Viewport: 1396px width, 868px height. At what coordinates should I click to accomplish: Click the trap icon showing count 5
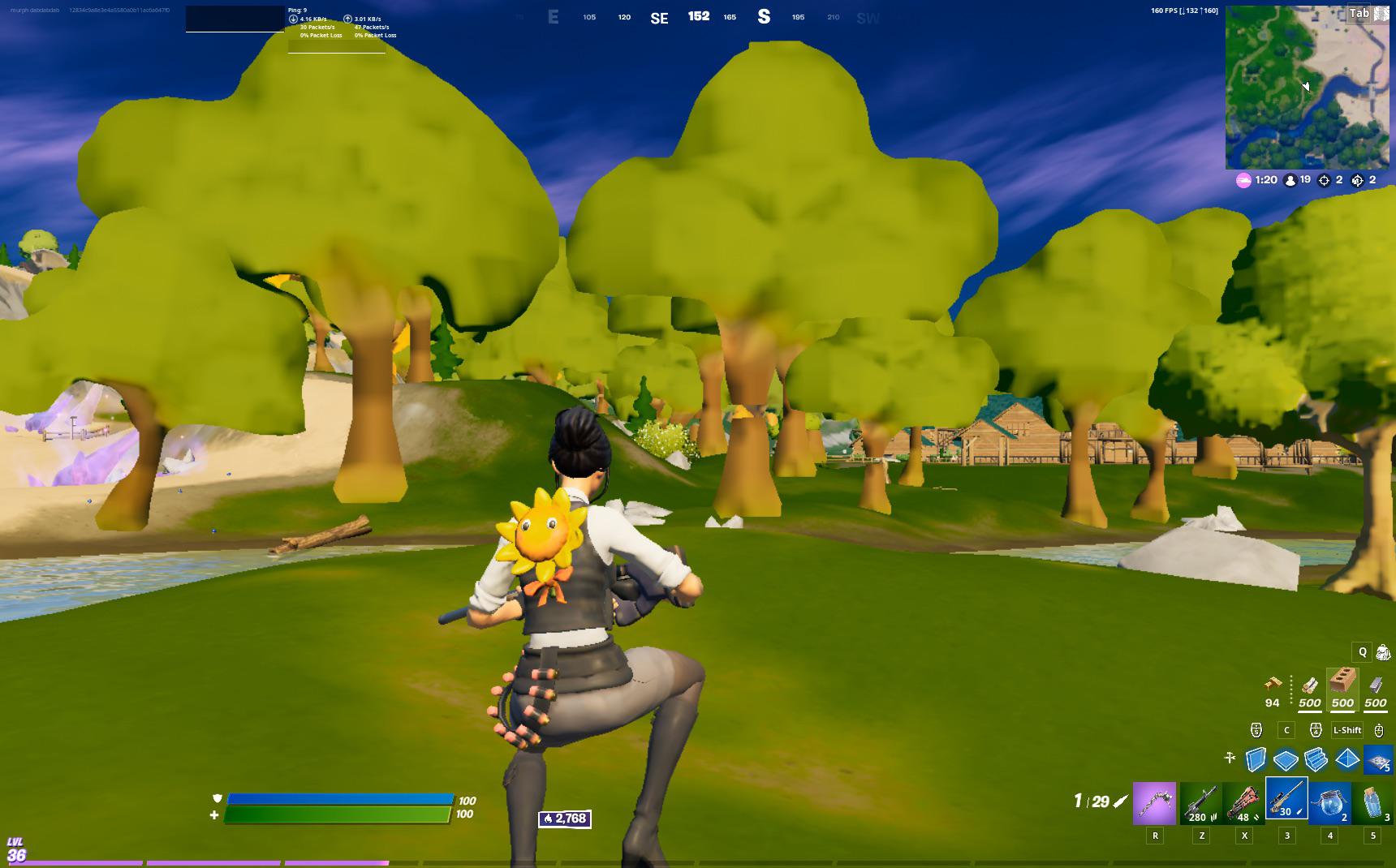pos(1377,759)
